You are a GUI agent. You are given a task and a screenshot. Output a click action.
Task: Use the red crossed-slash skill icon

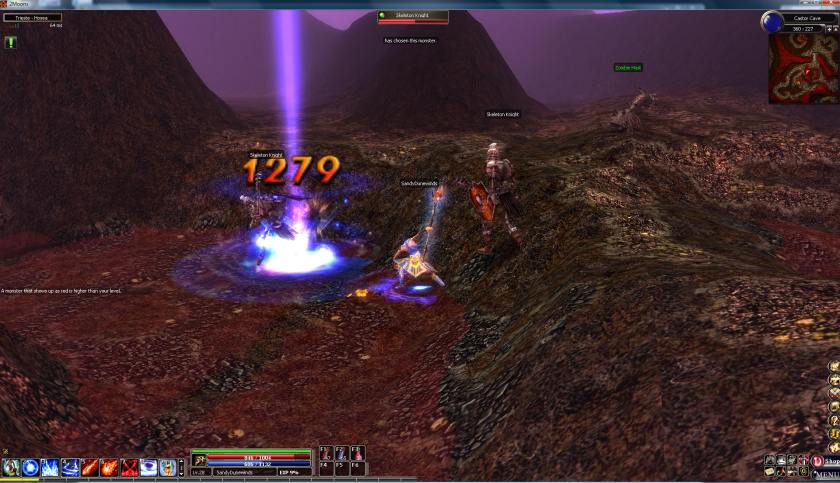click(x=128, y=467)
